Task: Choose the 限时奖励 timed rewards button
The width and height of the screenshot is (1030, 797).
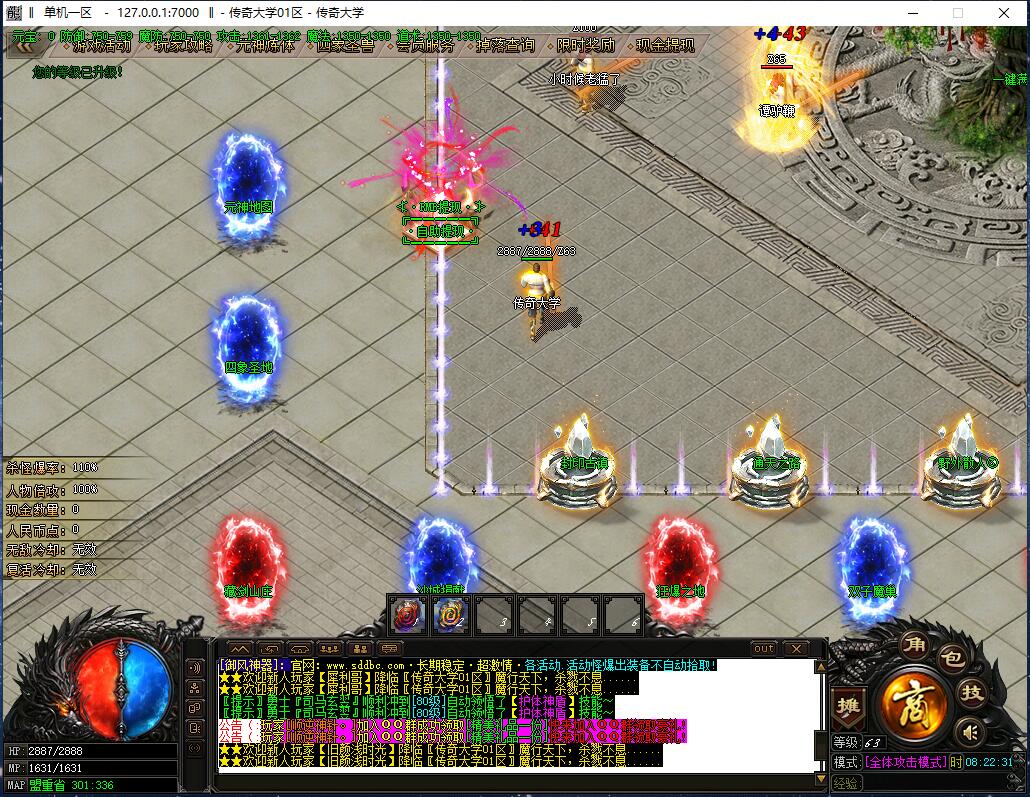Action: coord(585,46)
